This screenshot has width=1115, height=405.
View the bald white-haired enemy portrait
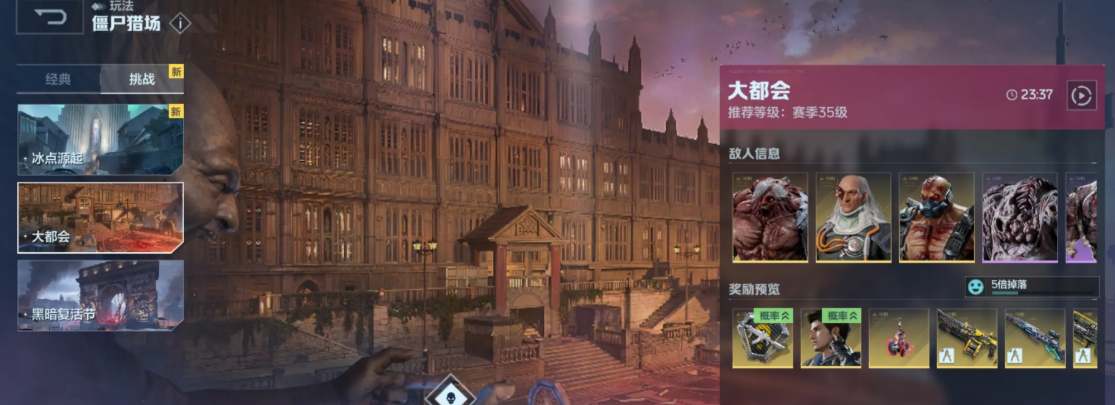[x=853, y=217]
